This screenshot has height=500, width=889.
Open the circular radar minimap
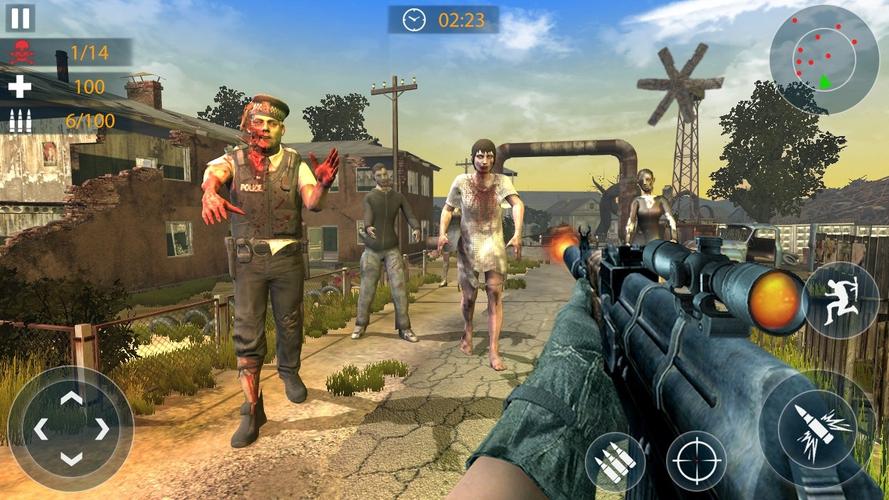824,59
